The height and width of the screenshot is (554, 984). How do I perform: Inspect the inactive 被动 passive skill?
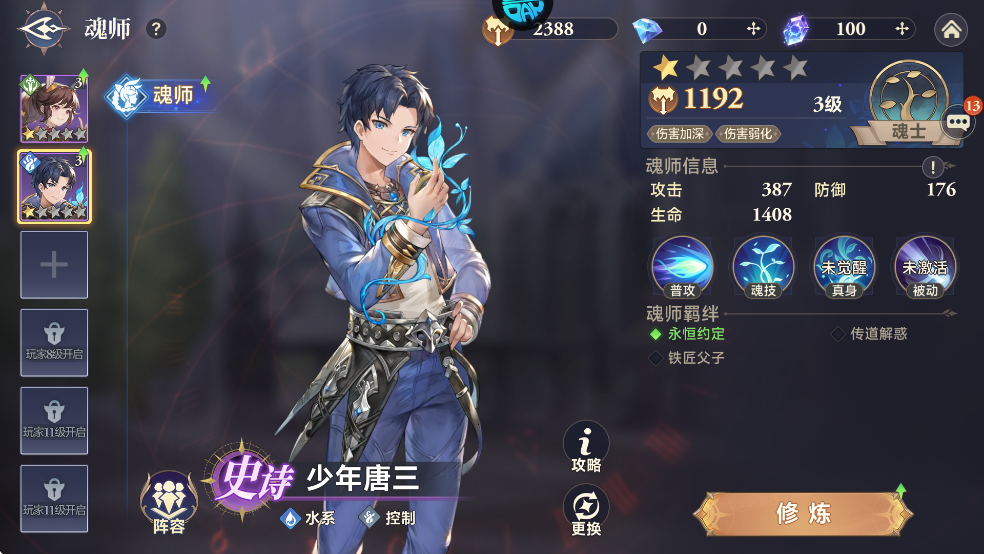click(x=925, y=267)
